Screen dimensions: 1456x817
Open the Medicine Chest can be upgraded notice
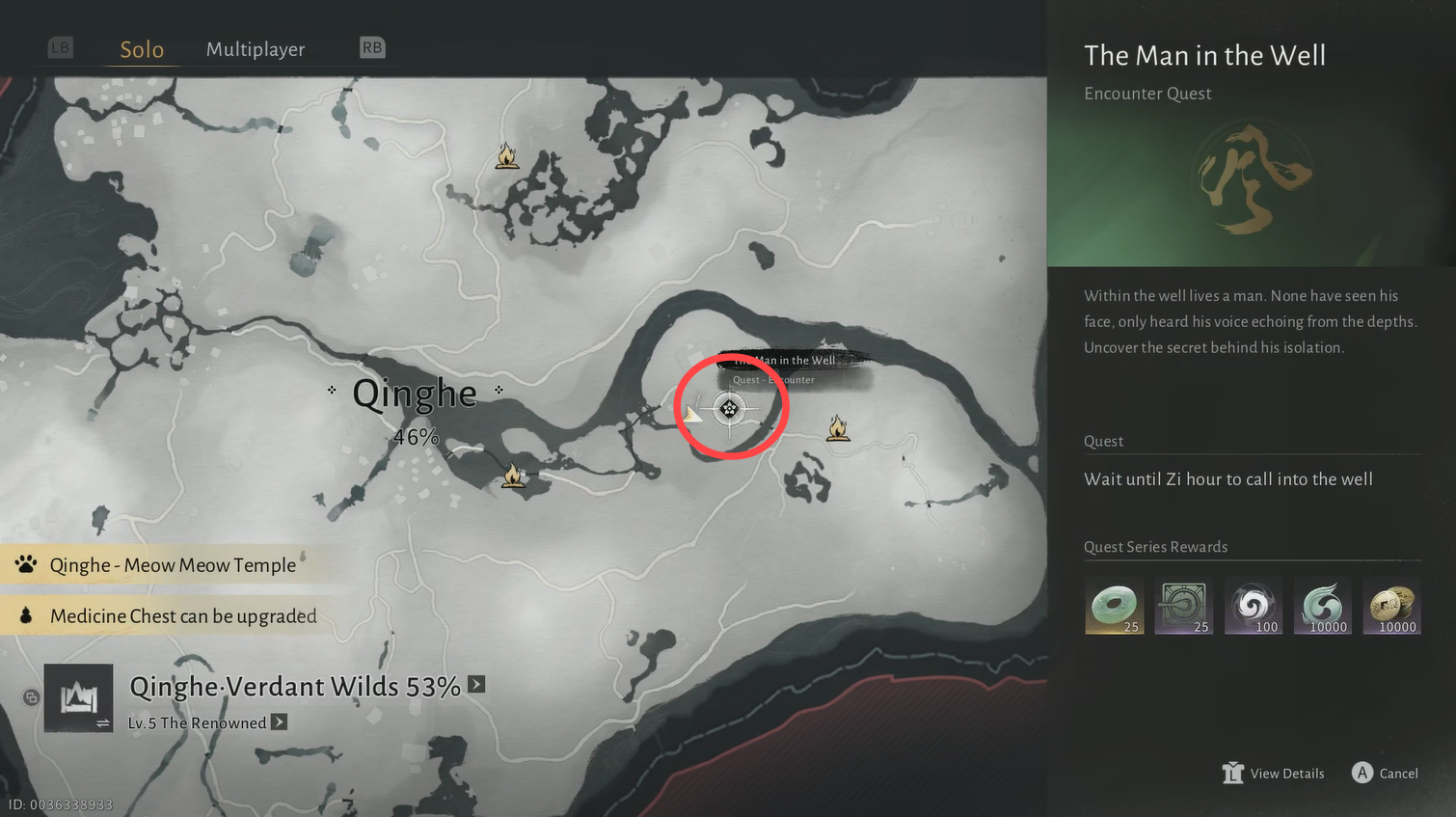click(x=182, y=616)
